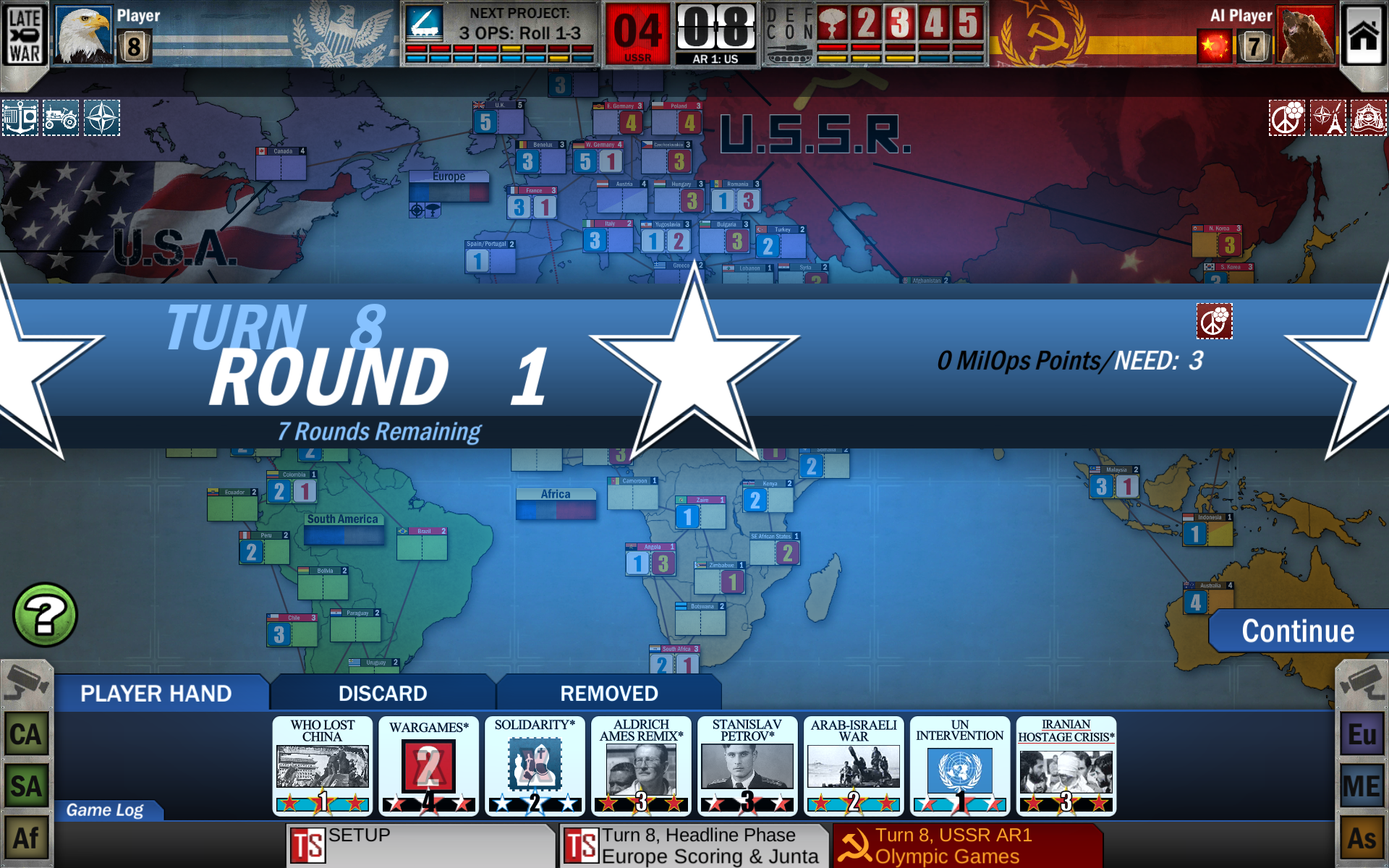The height and width of the screenshot is (868, 1389).
Task: Click the anchor US/Japan Pact event icon
Action: point(20,118)
